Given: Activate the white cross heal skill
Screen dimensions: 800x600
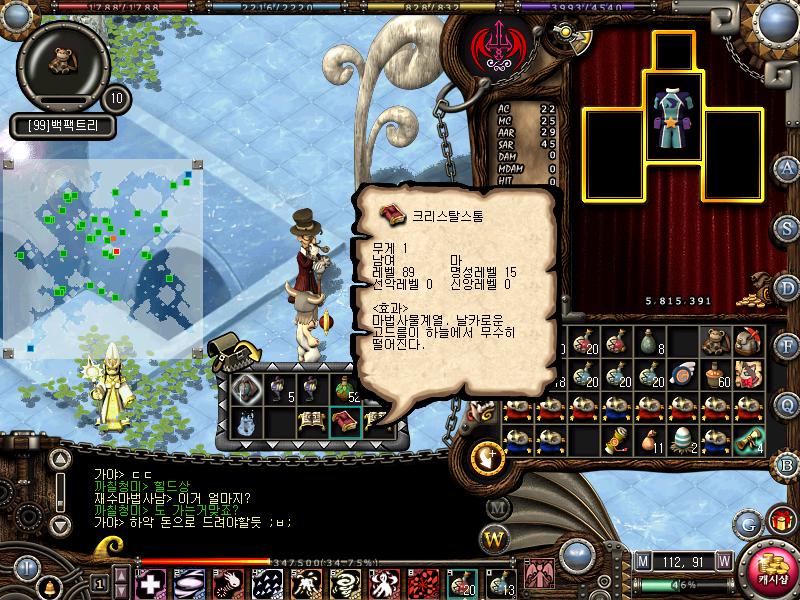Looking at the screenshot, I should coord(150,582).
